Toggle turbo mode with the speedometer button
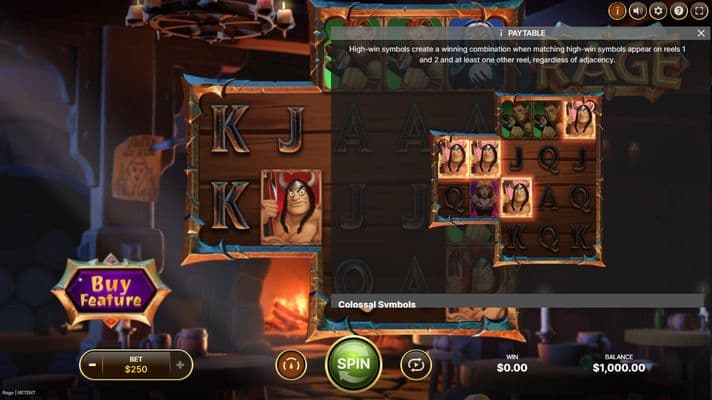Screen dimensions: 712x400 tap(291, 364)
